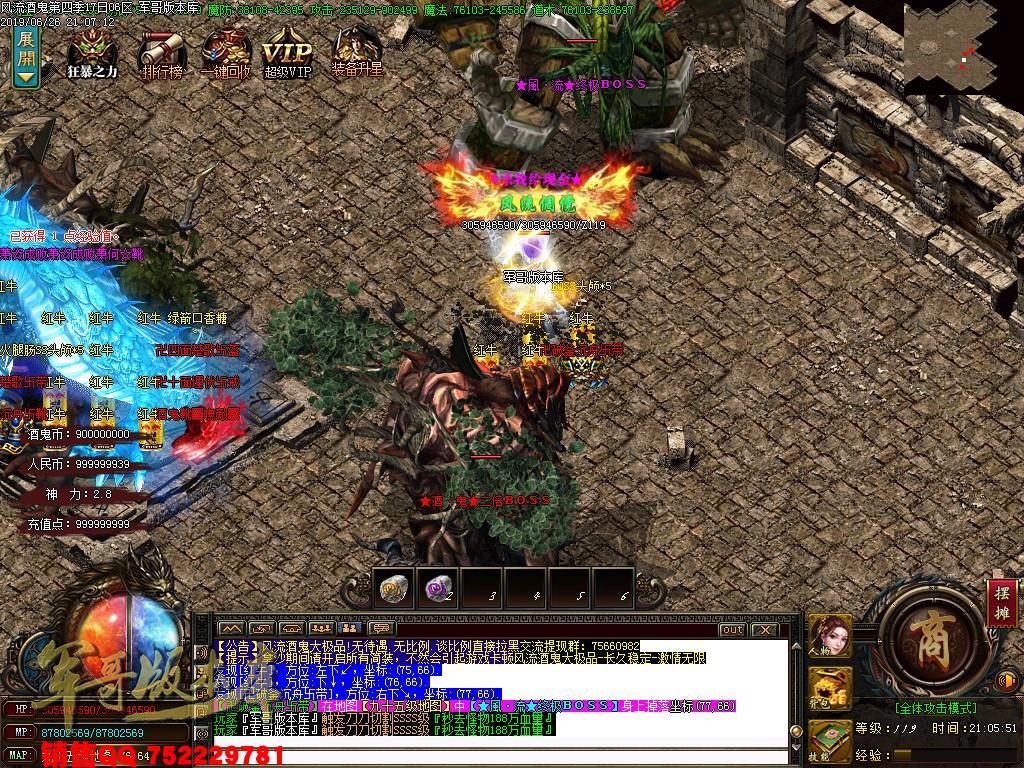Open the MAP button at bottom left

pyautogui.click(x=20, y=753)
